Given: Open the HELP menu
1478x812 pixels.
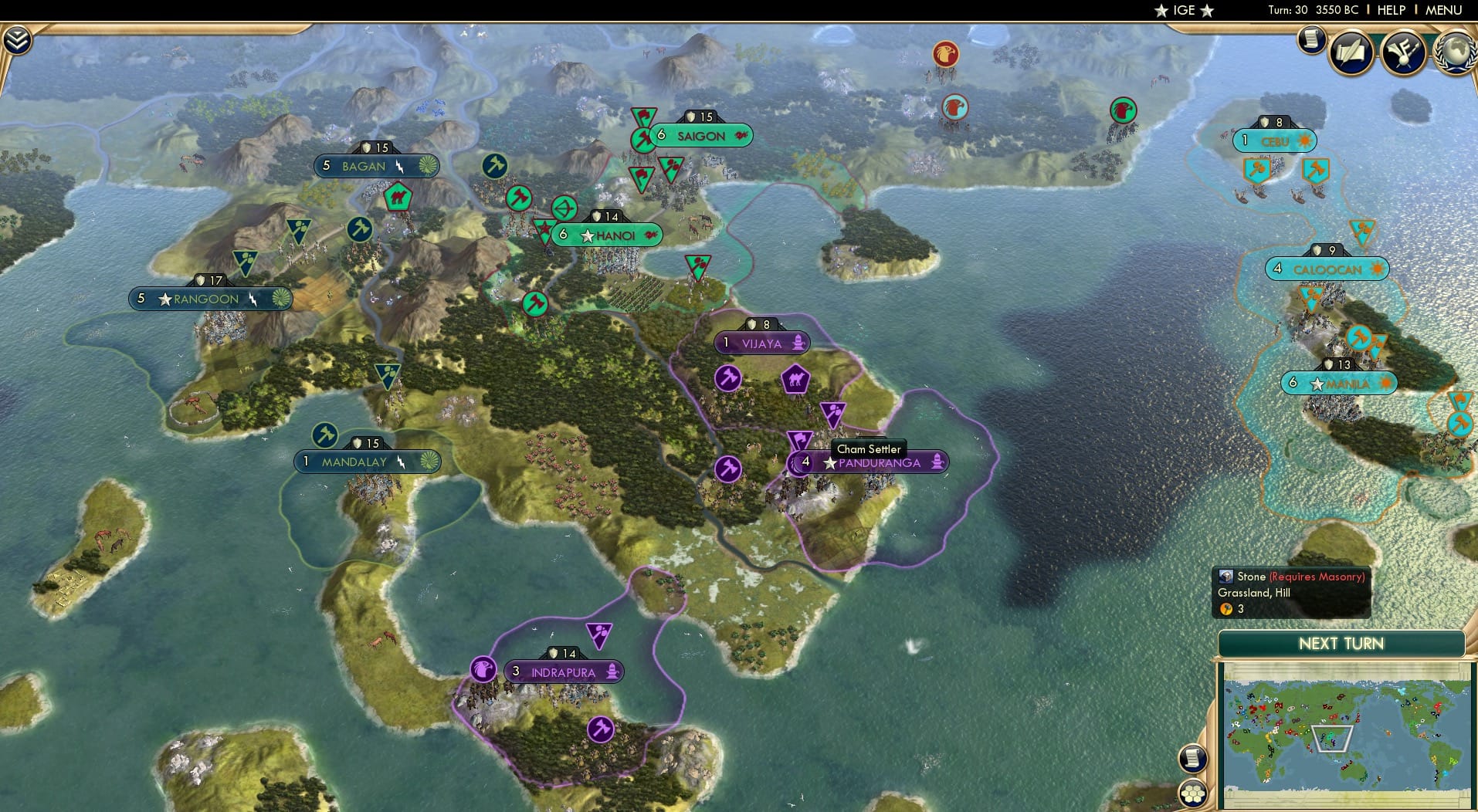Looking at the screenshot, I should click(x=1390, y=10).
